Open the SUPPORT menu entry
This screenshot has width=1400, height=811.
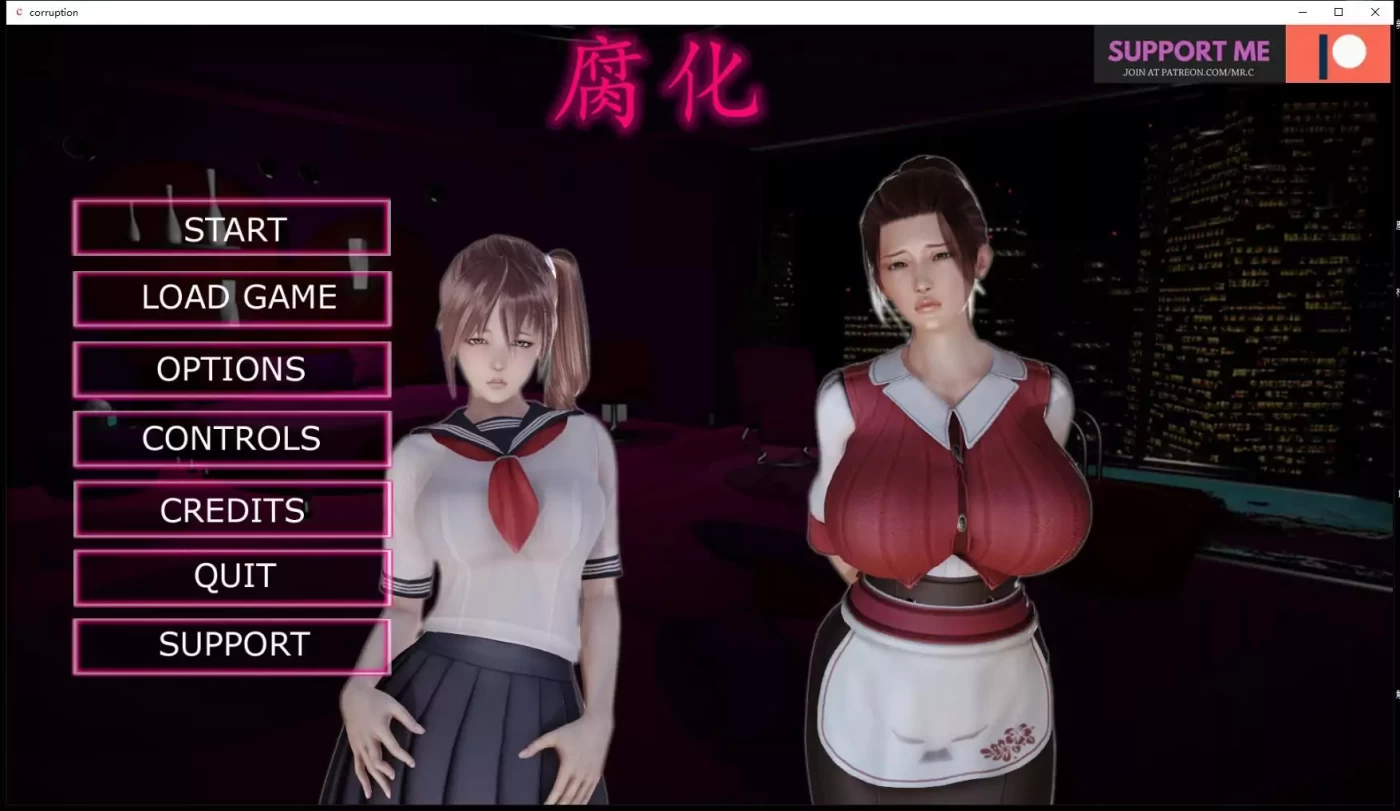[x=232, y=645]
